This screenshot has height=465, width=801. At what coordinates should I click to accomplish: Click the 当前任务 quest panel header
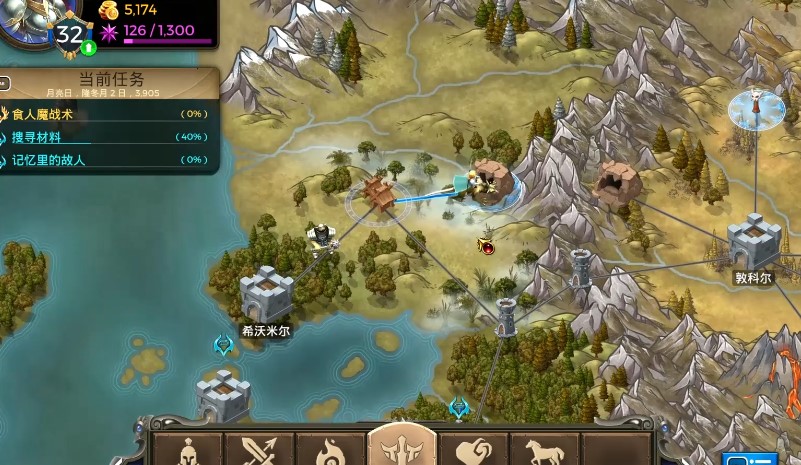click(110, 80)
